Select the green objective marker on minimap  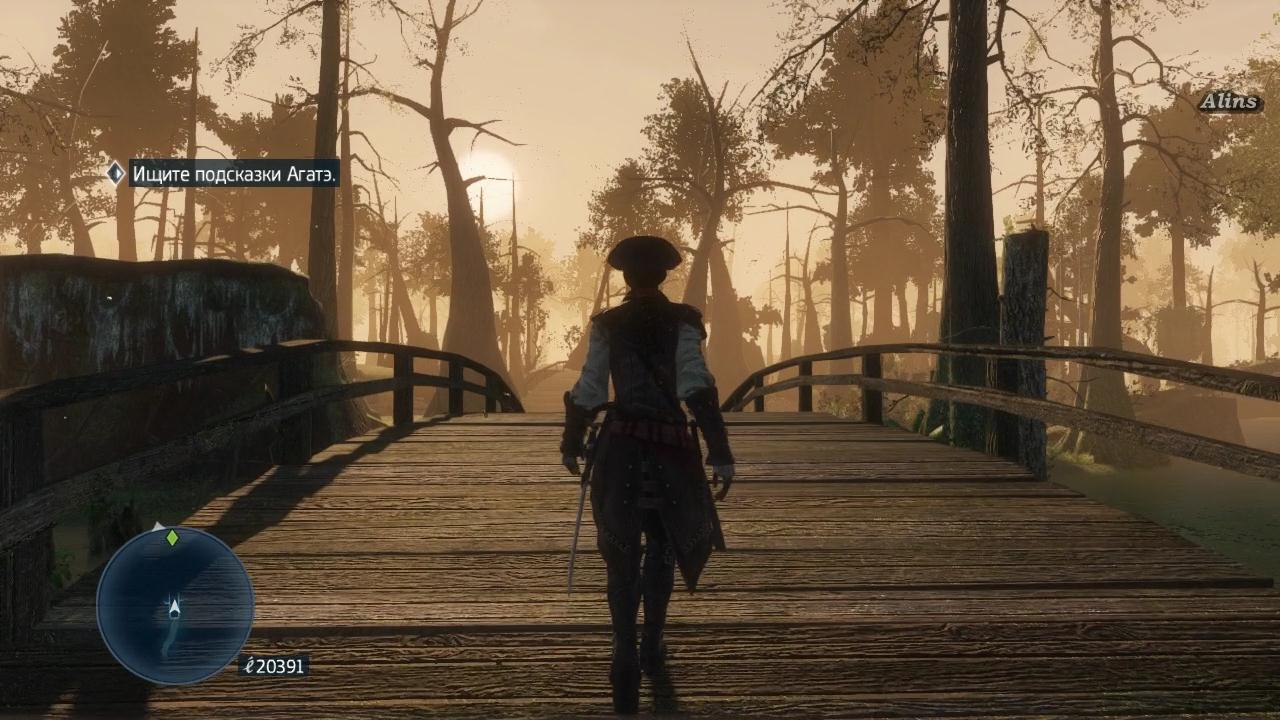point(172,538)
